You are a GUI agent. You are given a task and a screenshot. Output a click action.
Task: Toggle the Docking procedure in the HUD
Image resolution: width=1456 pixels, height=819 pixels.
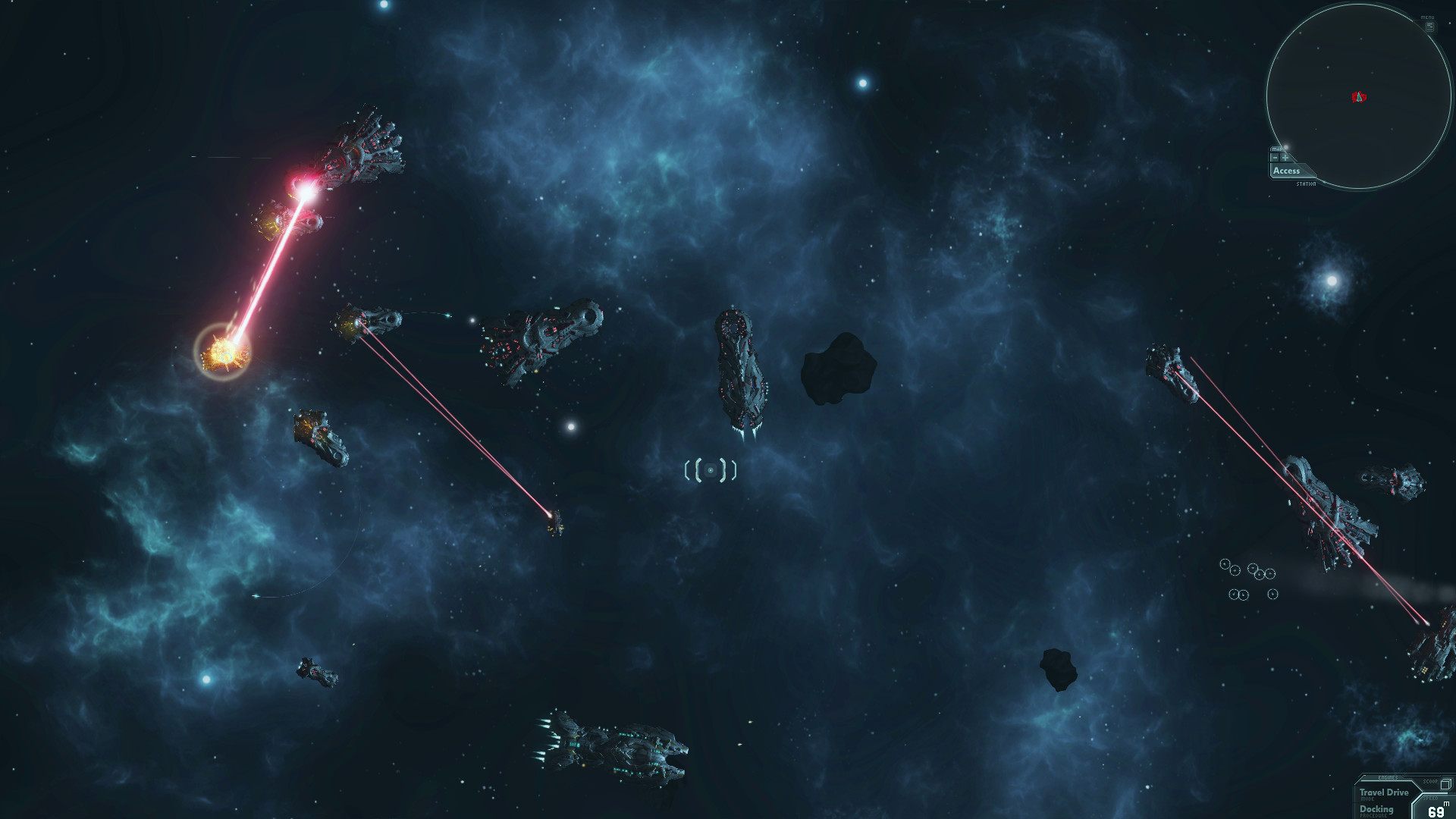click(1376, 811)
